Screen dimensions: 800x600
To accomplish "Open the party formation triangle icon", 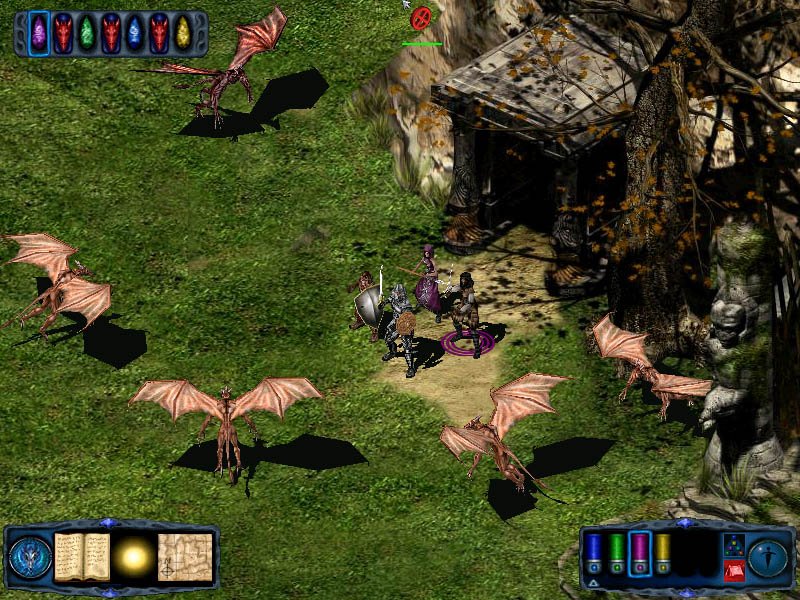I will click(x=732, y=543).
